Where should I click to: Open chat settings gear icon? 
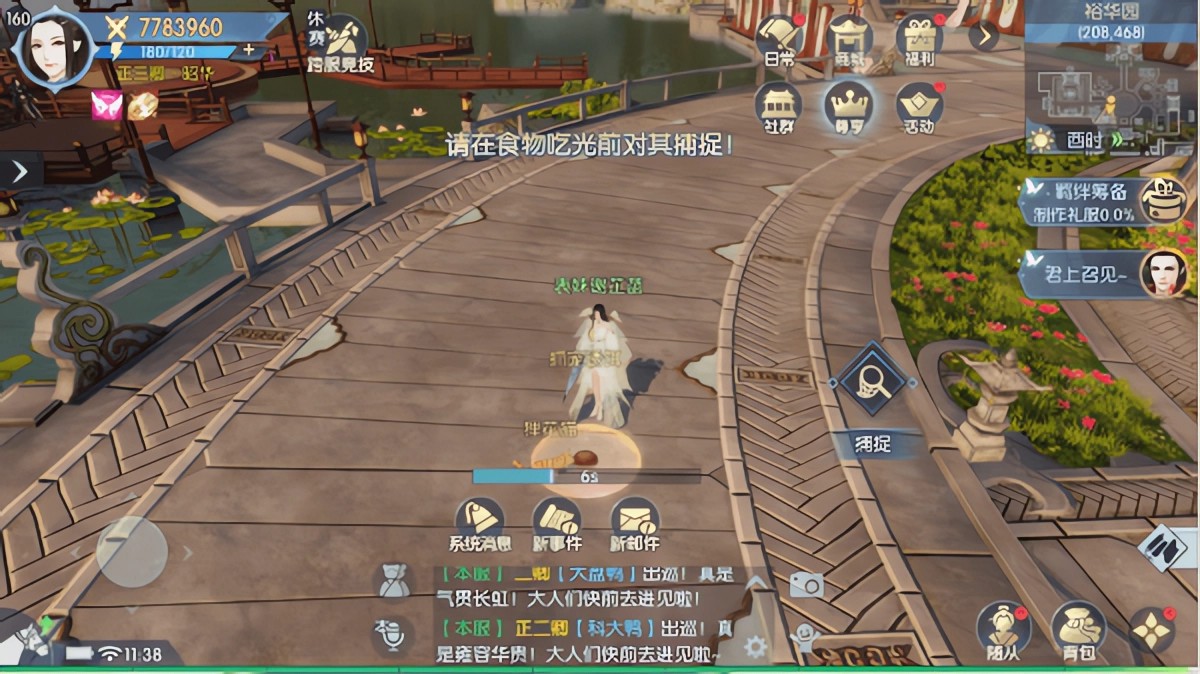(x=755, y=646)
